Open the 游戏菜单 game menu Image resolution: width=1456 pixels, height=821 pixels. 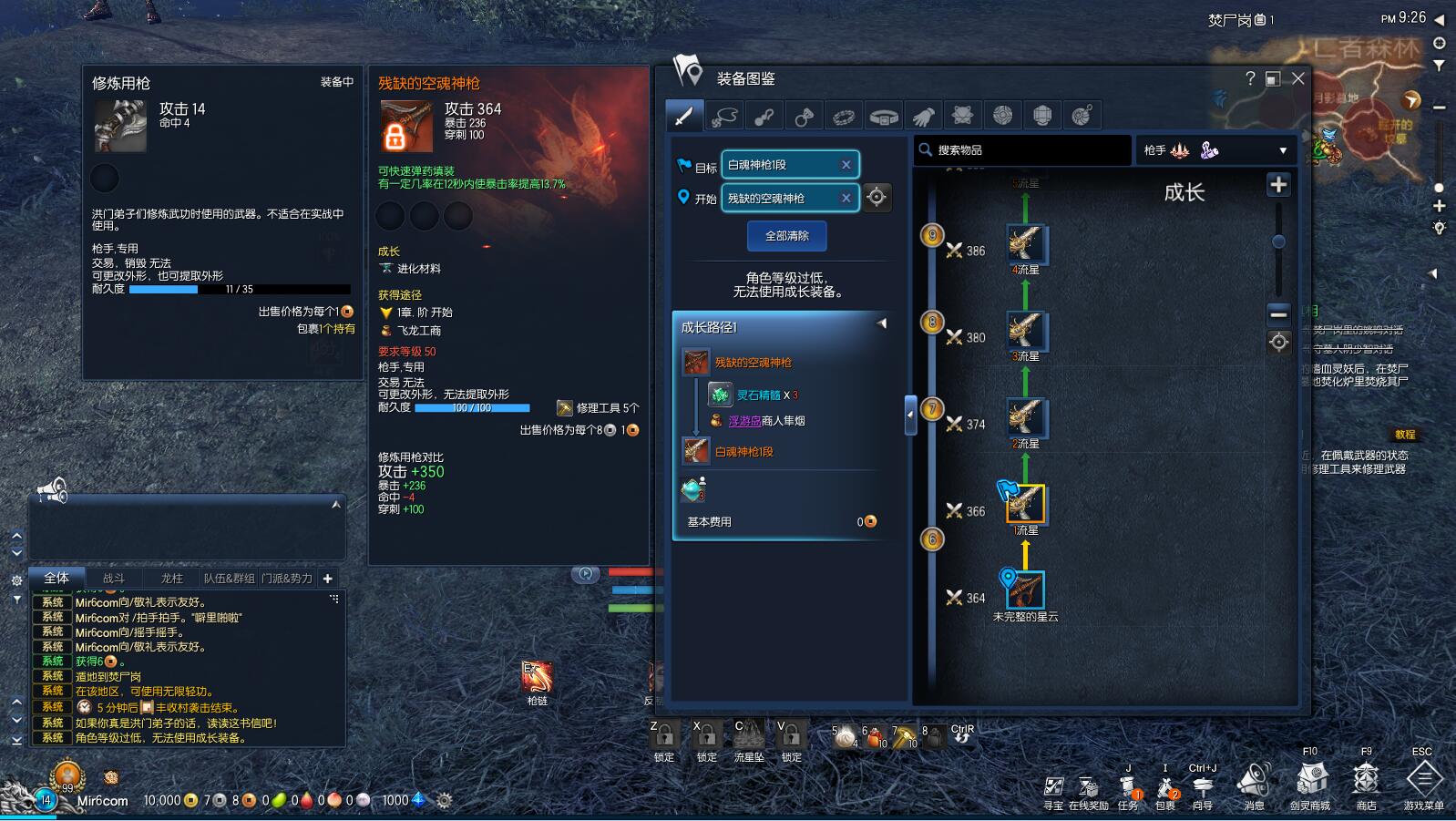point(1423,782)
